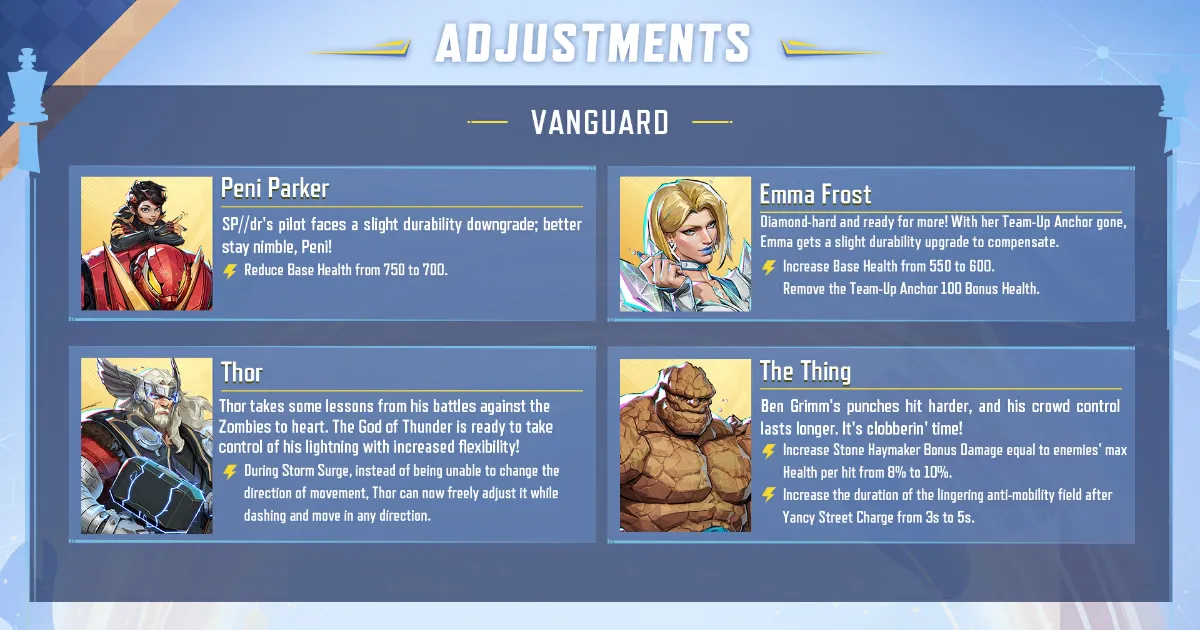The width and height of the screenshot is (1200, 630).
Task: Select the Peni Parker portrait
Action: (147, 243)
